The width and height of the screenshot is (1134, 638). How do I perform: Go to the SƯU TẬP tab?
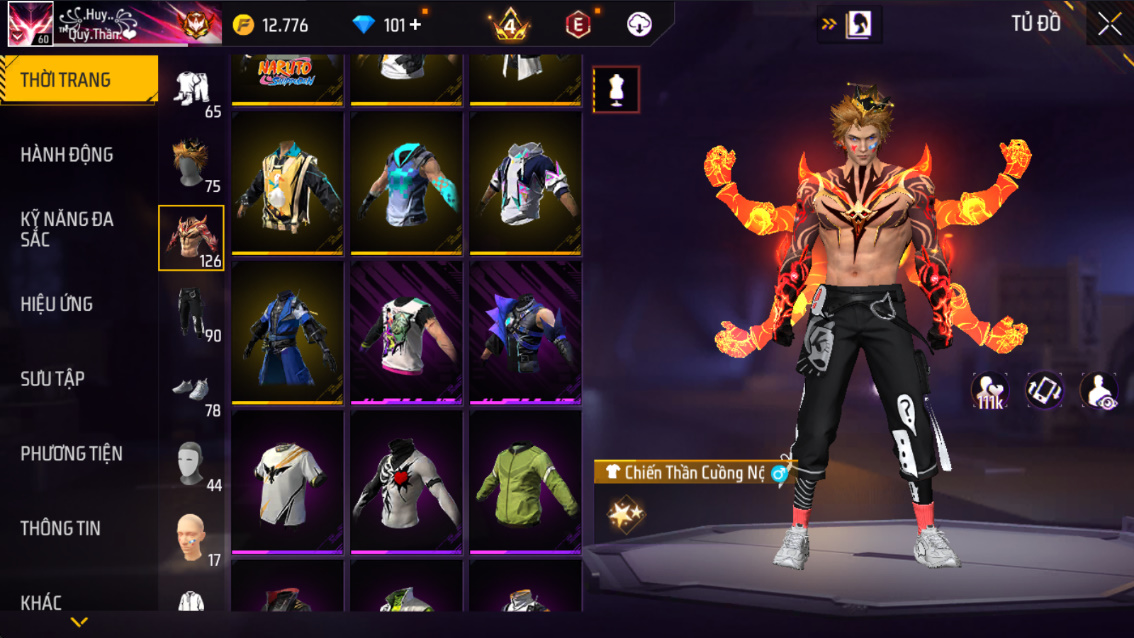coord(53,379)
